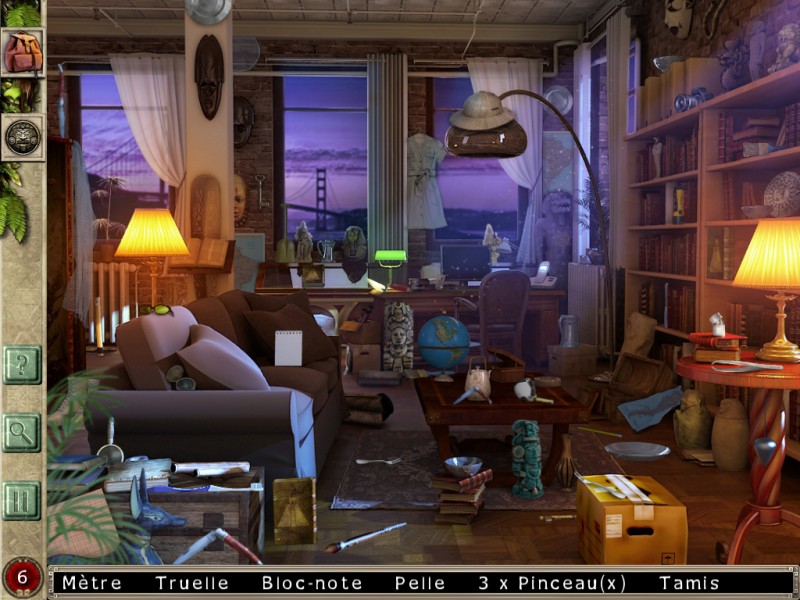Click the red orb showing 6

[x=22, y=578]
